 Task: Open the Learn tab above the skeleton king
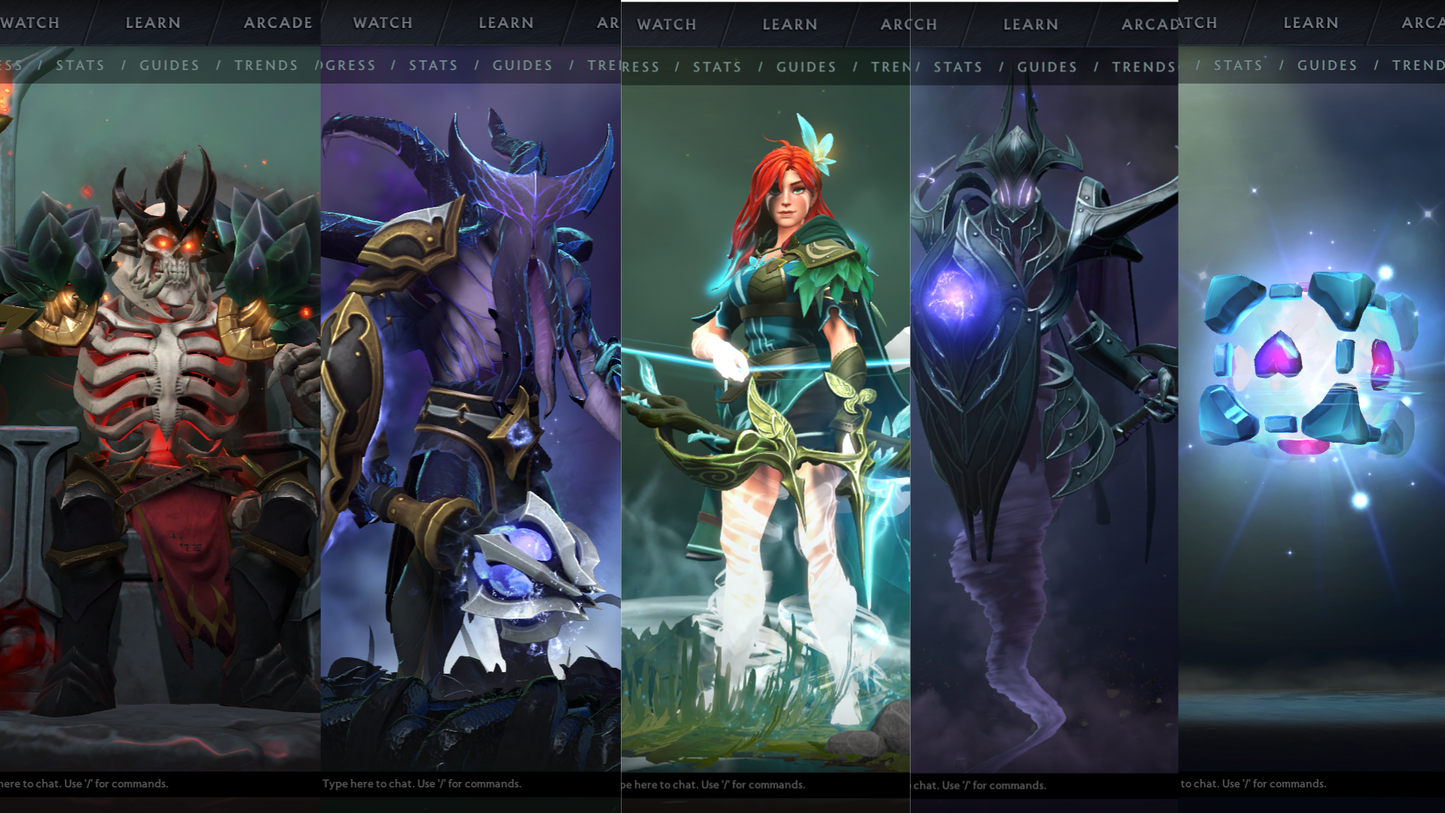click(x=153, y=22)
